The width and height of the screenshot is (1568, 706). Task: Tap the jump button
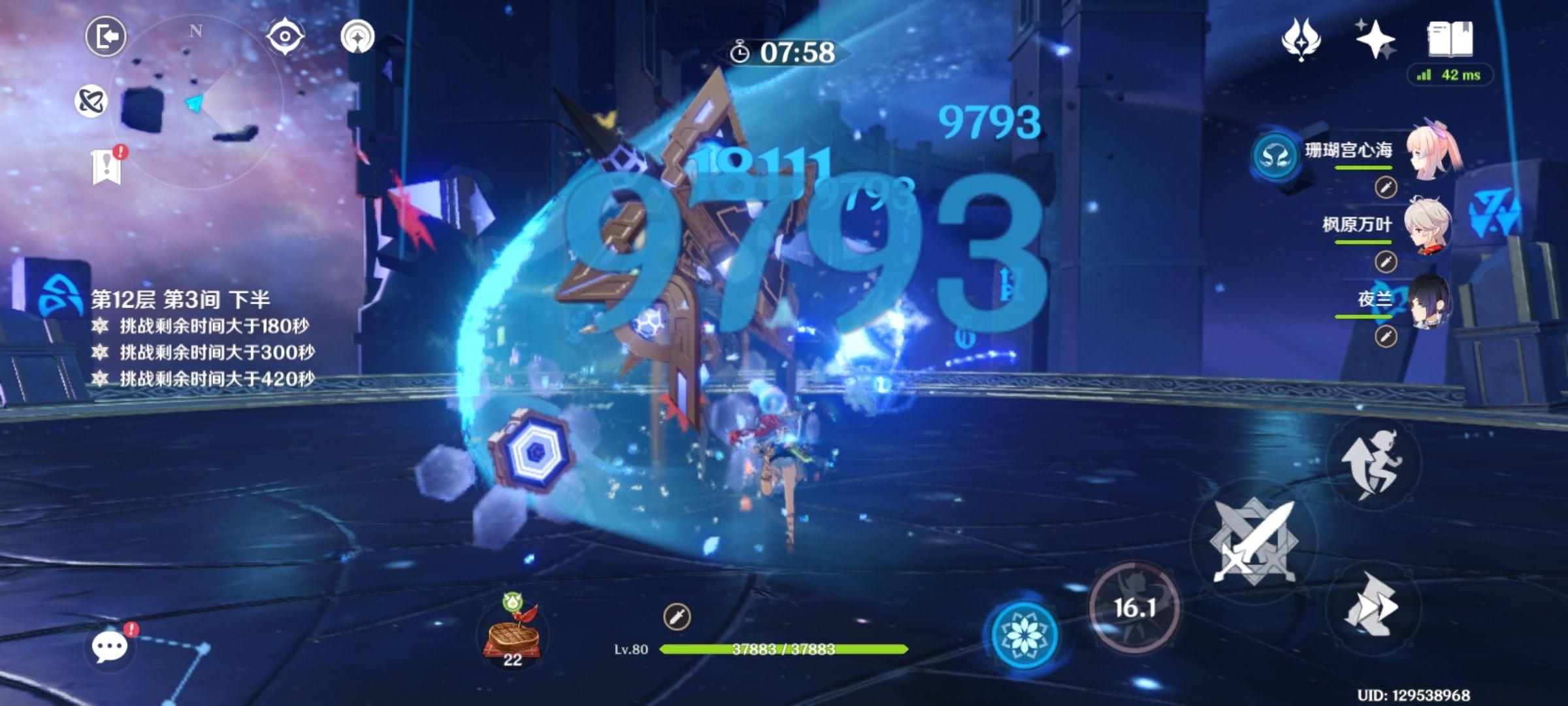tap(1373, 463)
